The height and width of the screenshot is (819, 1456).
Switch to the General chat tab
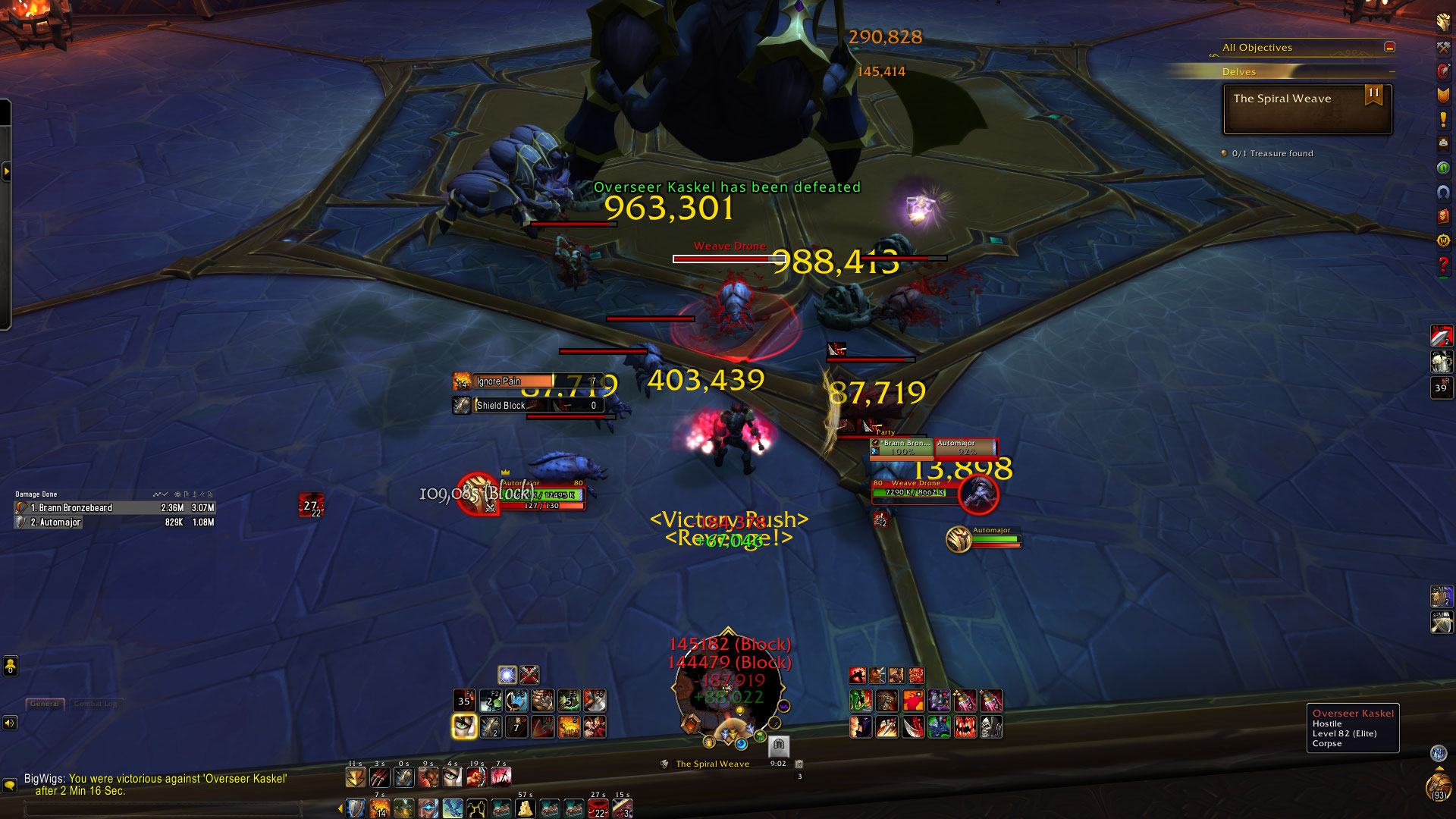coord(45,704)
